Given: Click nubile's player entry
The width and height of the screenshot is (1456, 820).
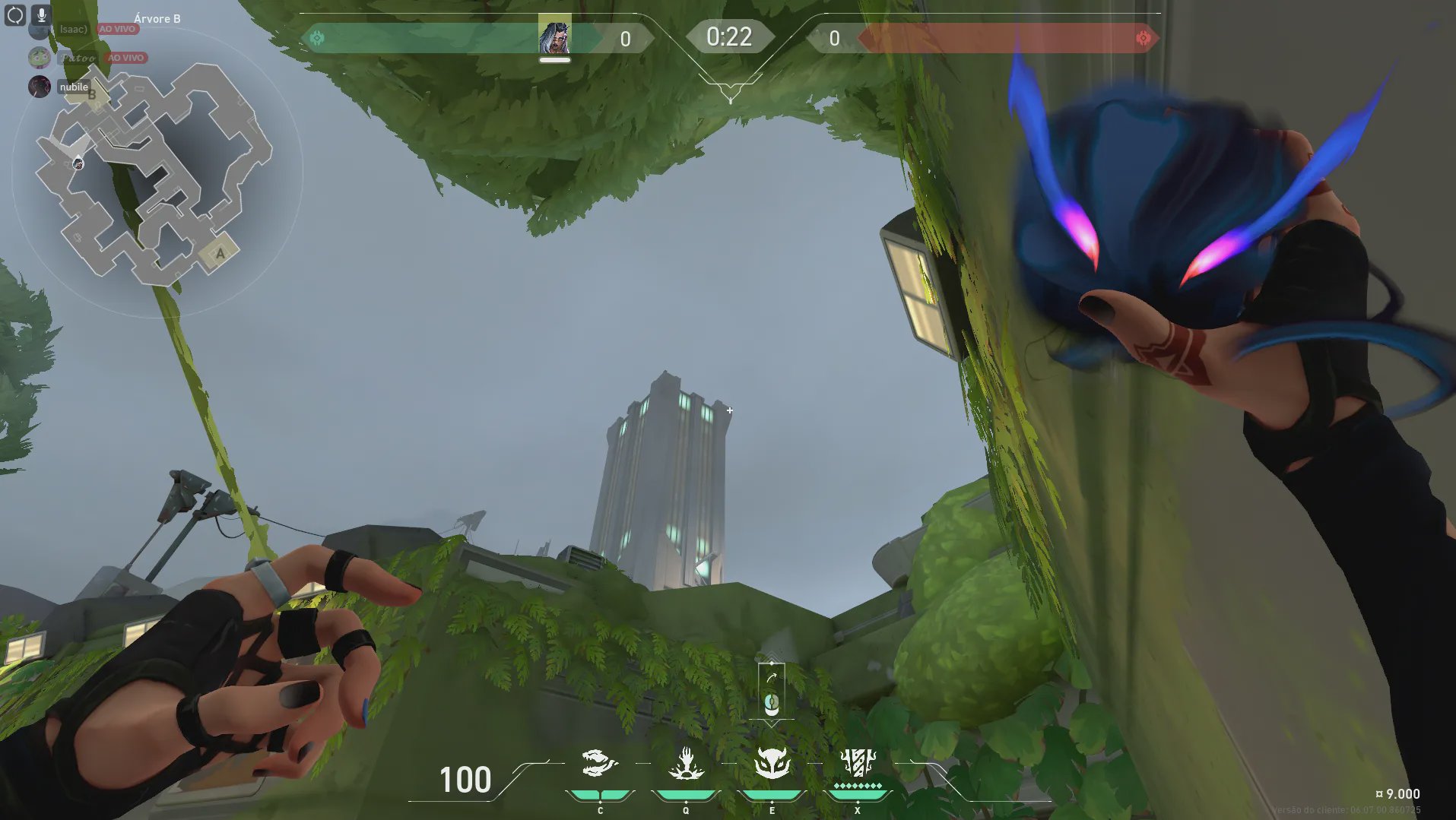Looking at the screenshot, I should (74, 87).
